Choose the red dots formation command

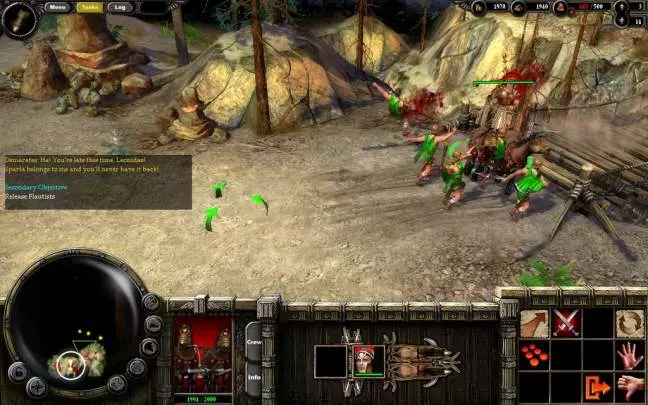(534, 356)
